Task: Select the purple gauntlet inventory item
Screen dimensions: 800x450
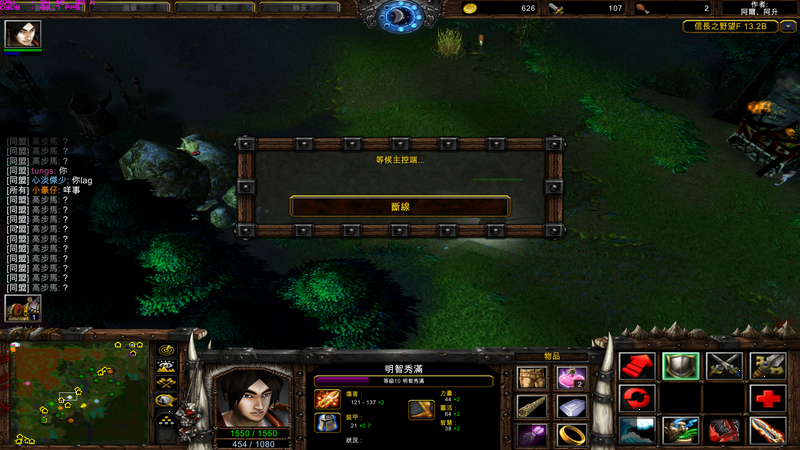Action: click(532, 435)
